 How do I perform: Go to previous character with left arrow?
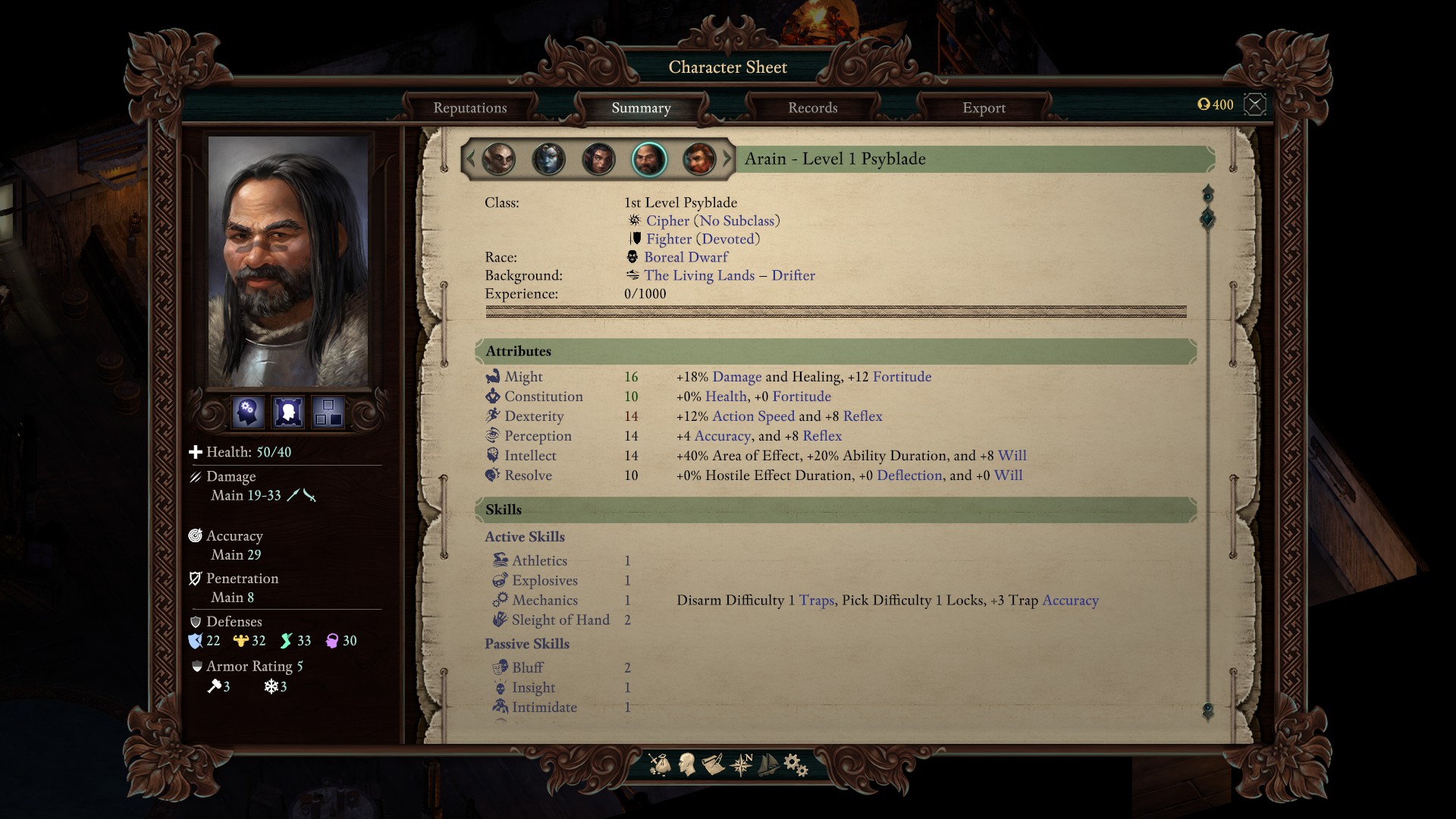(x=470, y=159)
